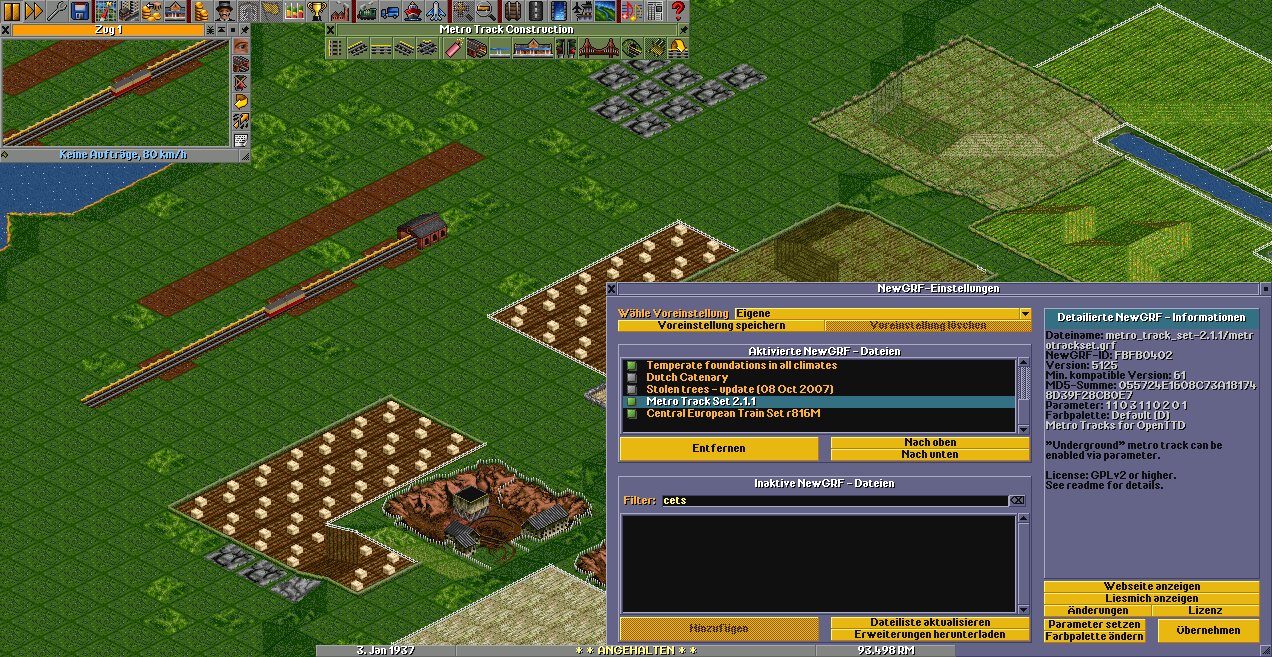
Task: Open Erweiterungen herunterladen
Action: click(929, 635)
